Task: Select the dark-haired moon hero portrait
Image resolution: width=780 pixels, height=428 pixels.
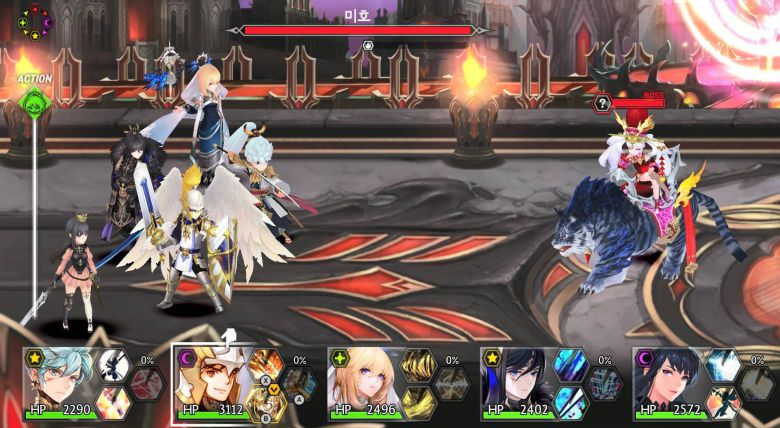Action: click(668, 381)
